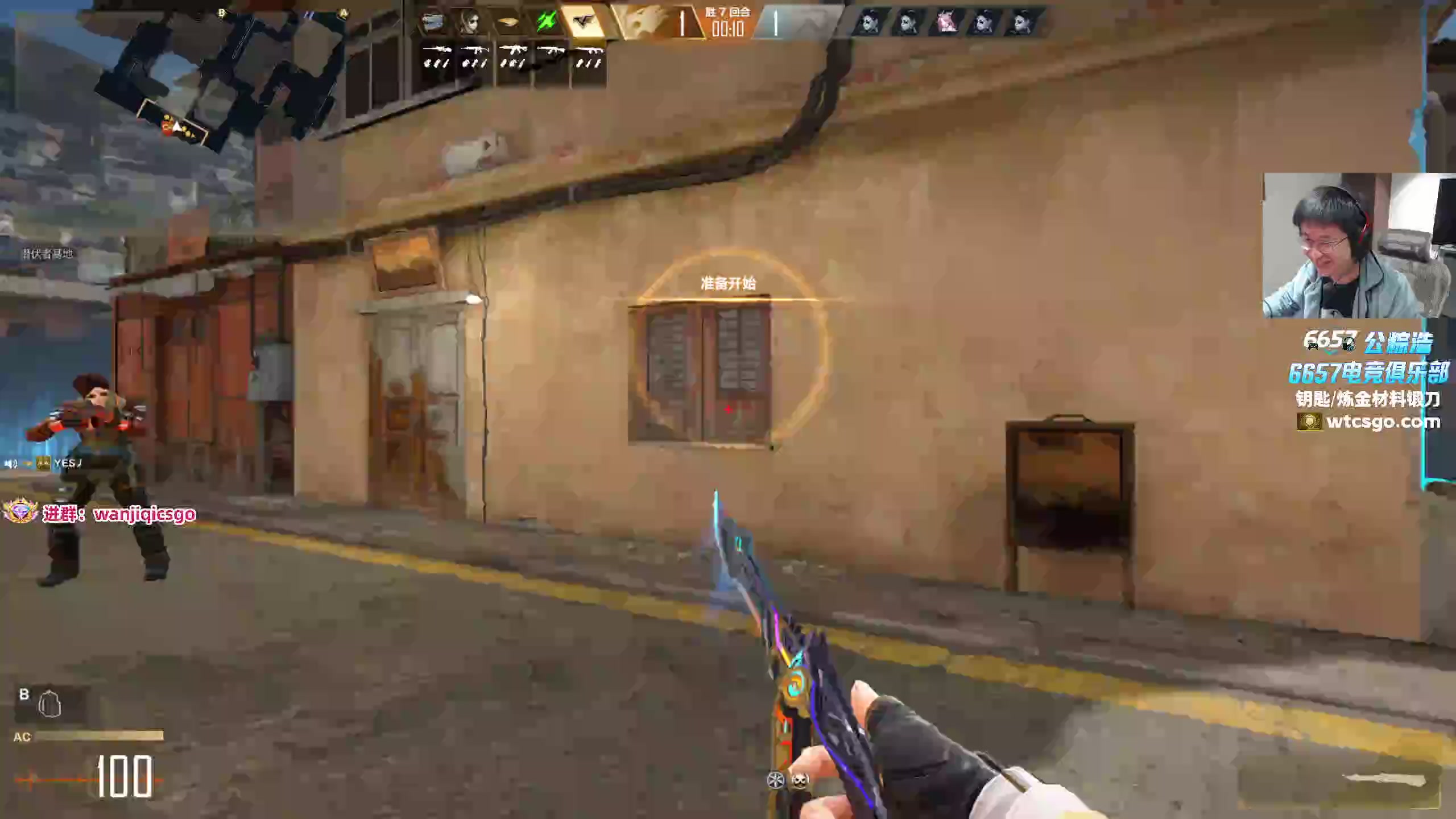This screenshot has height=819, width=1456.
Task: Click the backpack icon labeled B
Action: [x=49, y=705]
